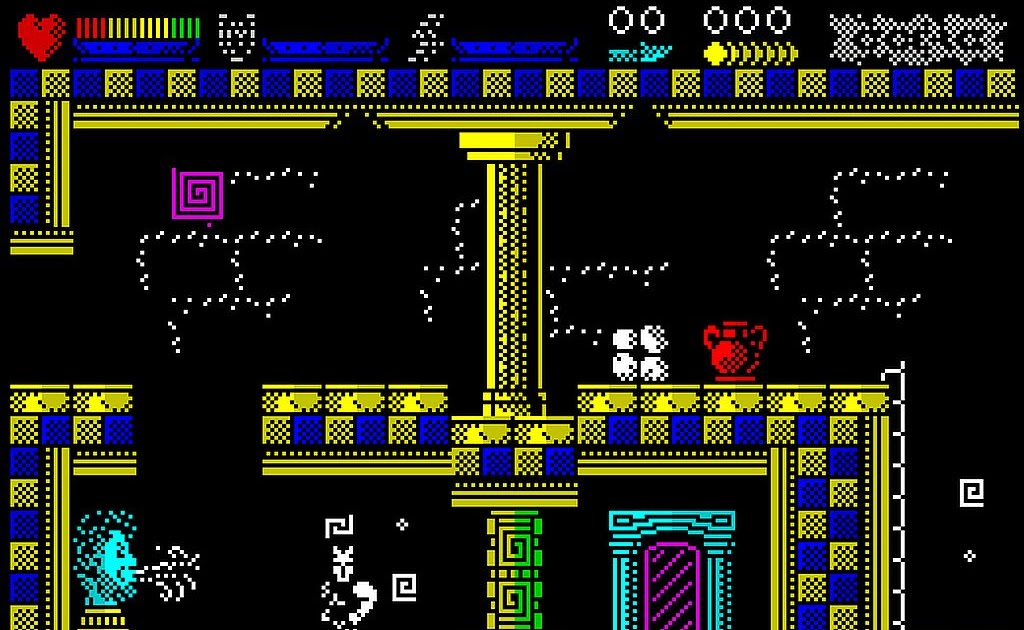Select the yellow coin stack icon
The width and height of the screenshot is (1024, 630).
[750, 53]
